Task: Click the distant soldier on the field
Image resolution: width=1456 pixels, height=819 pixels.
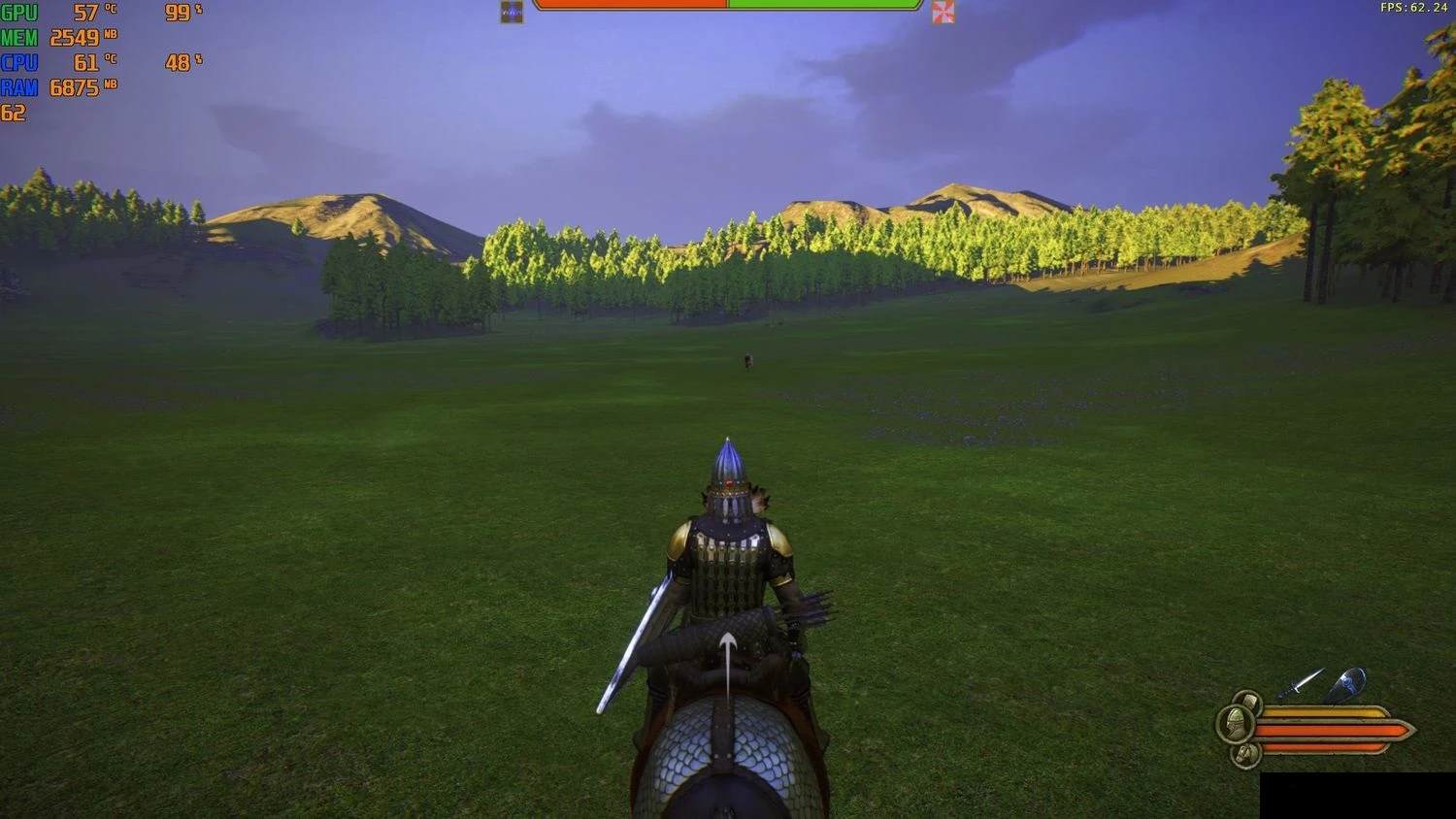Action: pos(747,359)
